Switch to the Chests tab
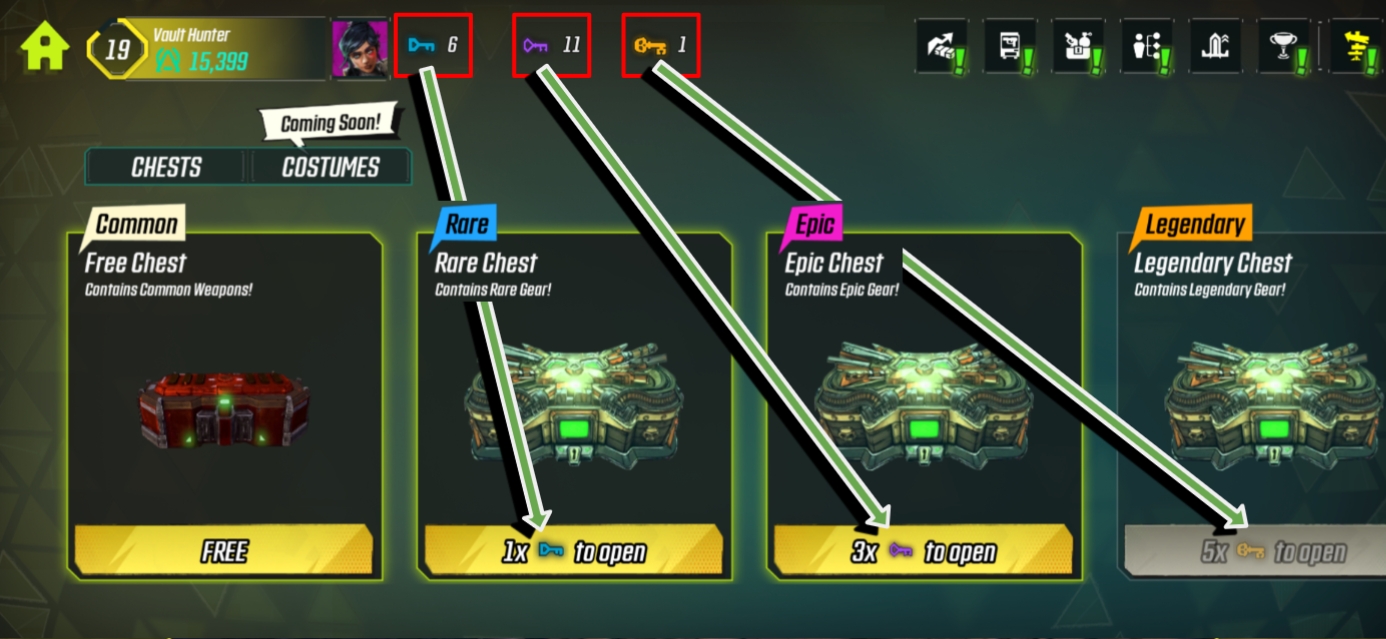1386x639 pixels. coord(166,167)
